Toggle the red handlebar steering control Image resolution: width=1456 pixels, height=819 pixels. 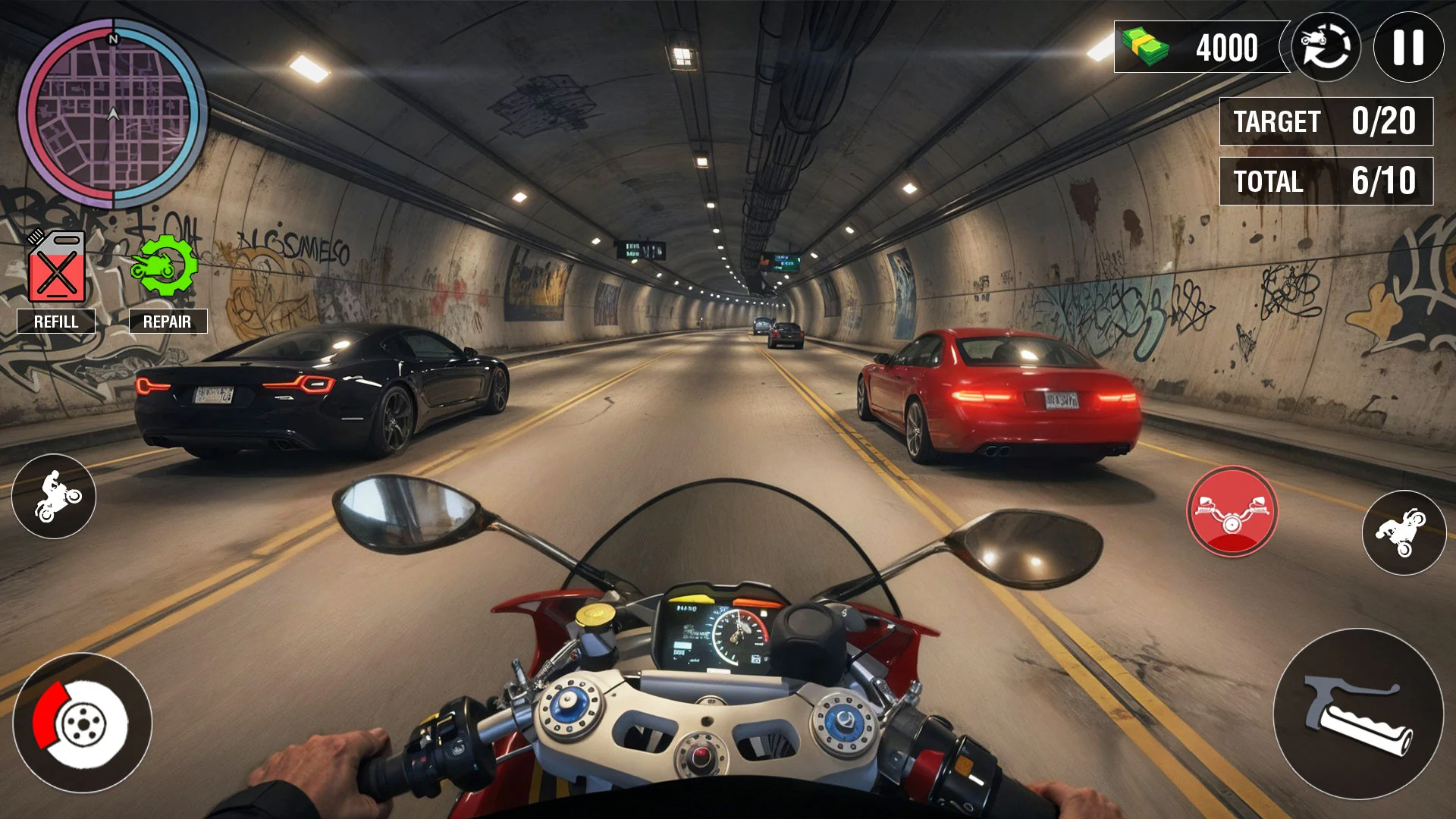pyautogui.click(x=1232, y=512)
